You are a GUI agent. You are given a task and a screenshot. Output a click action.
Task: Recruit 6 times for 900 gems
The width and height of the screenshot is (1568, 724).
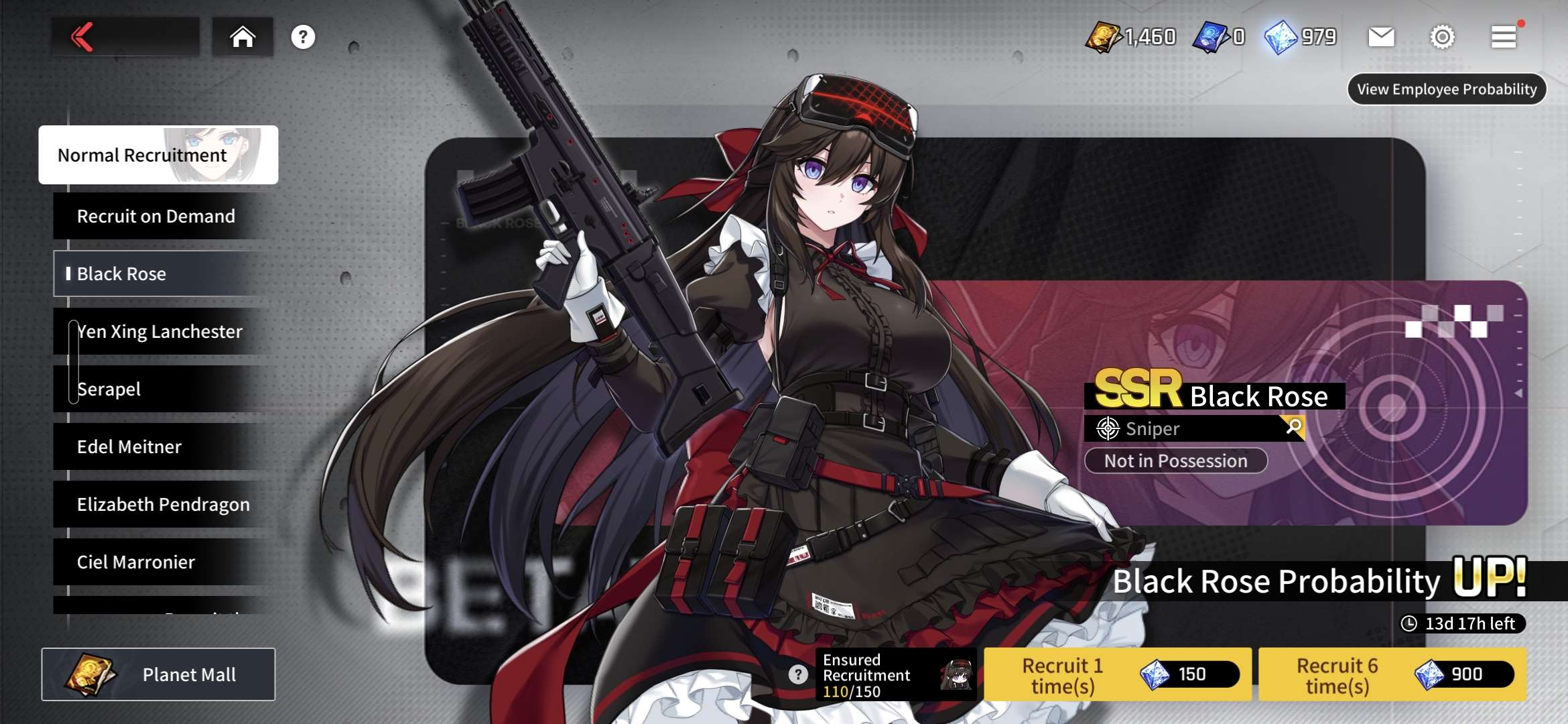[x=1392, y=674]
